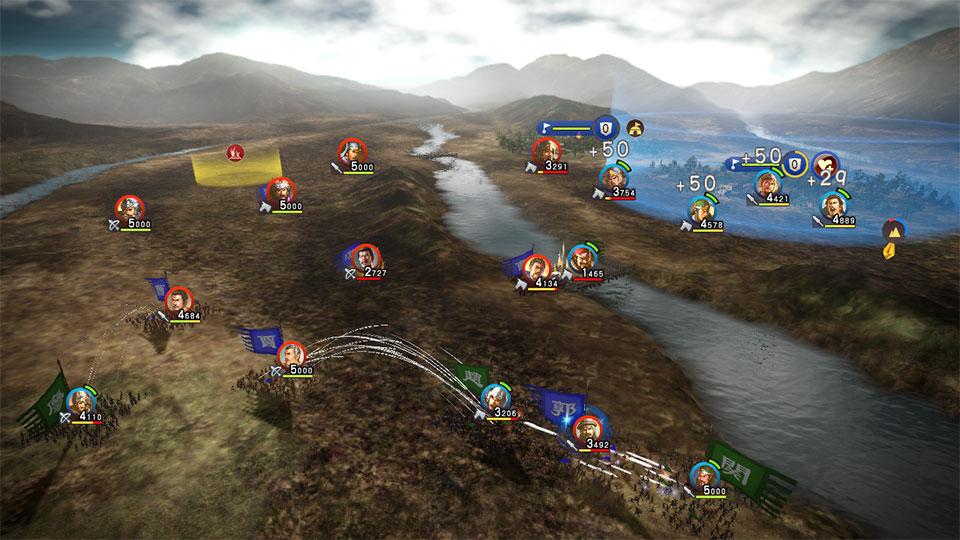Select the enemy officer with 4684 troops
960x540 pixels.
(x=178, y=300)
